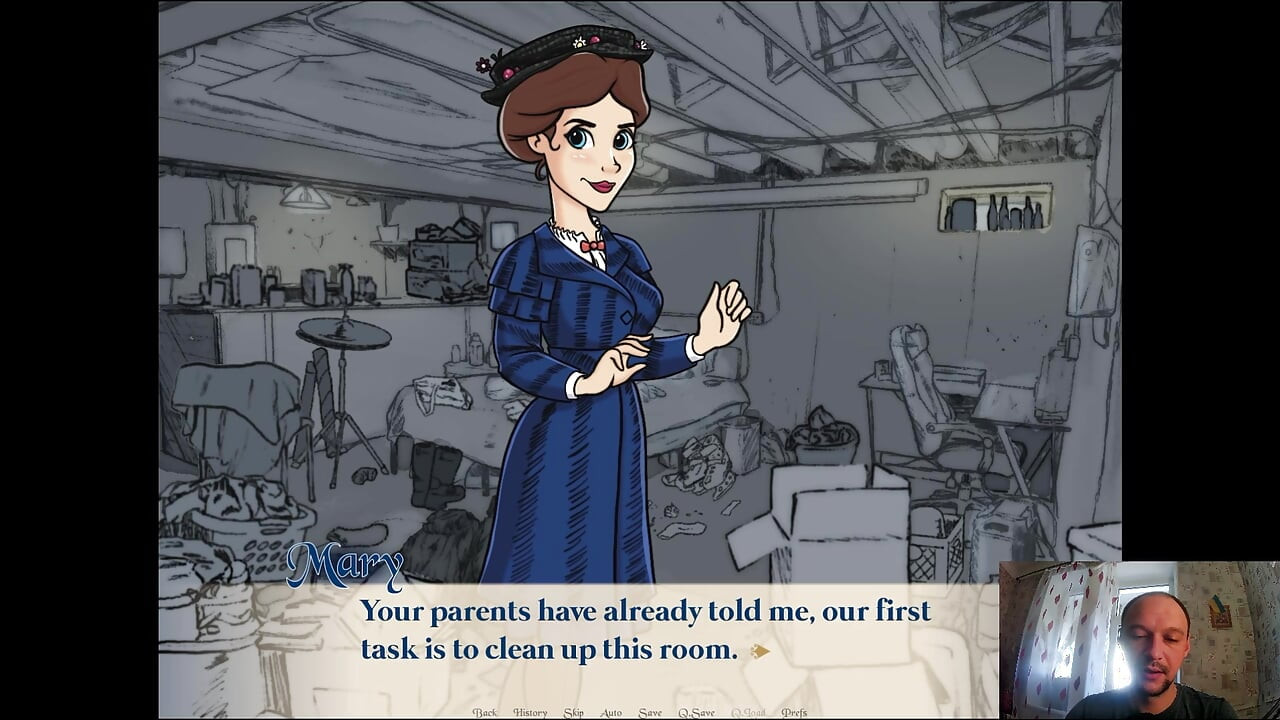Open the dialogue History screen
1280x720 pixels.
pyautogui.click(x=531, y=712)
